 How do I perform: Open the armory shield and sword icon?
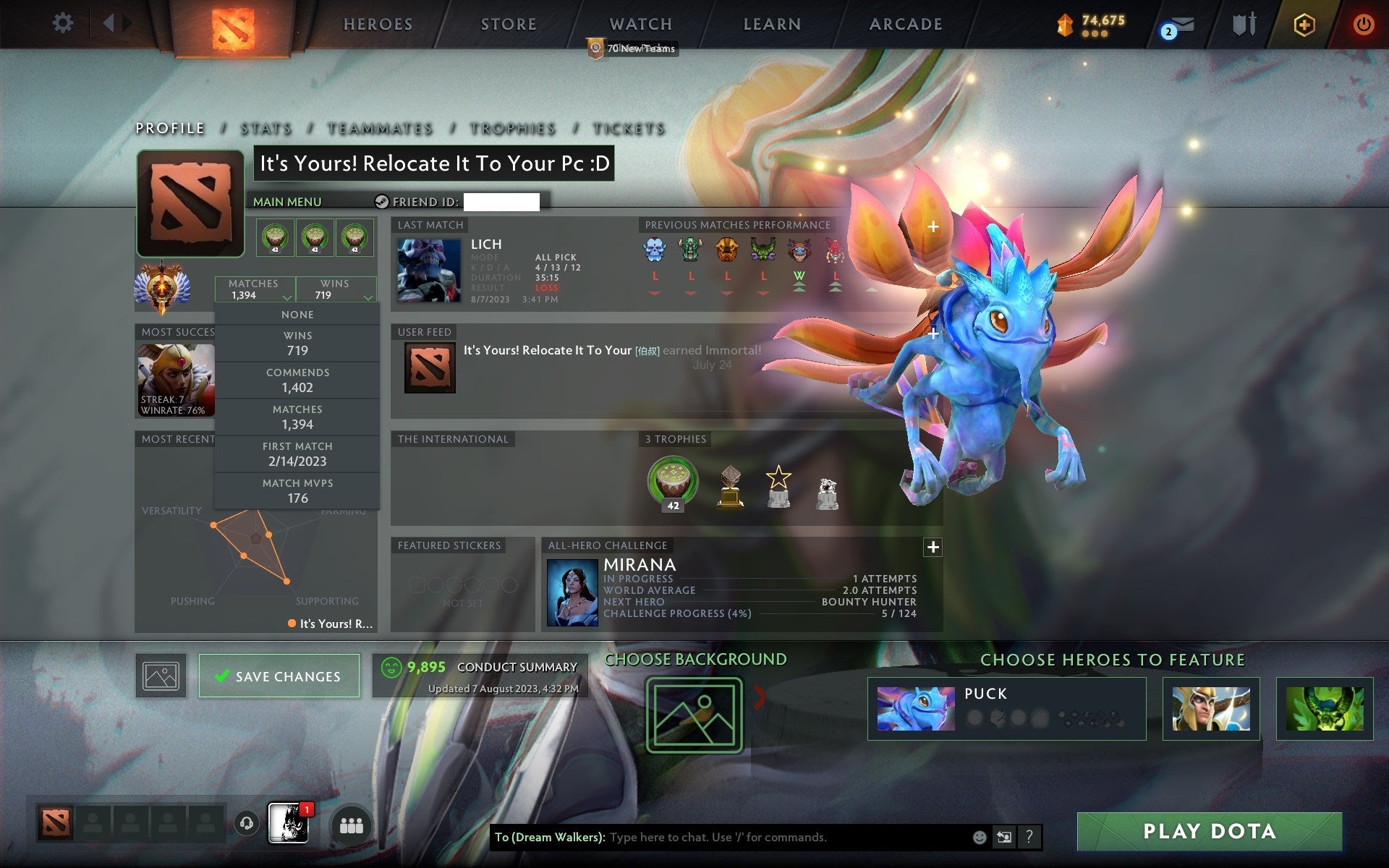point(1243,24)
